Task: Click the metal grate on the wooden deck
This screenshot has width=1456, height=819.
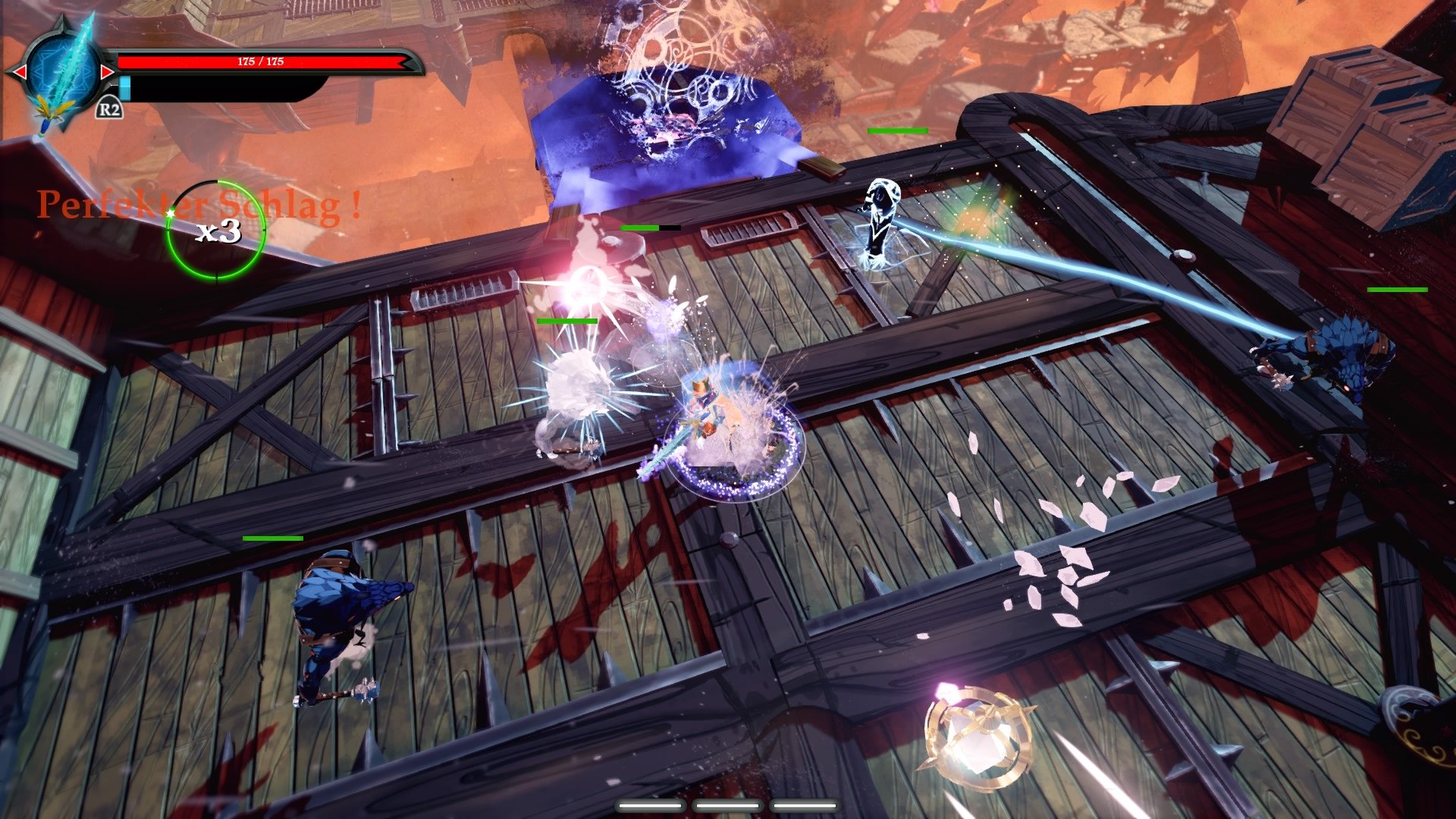Action: click(x=747, y=227)
